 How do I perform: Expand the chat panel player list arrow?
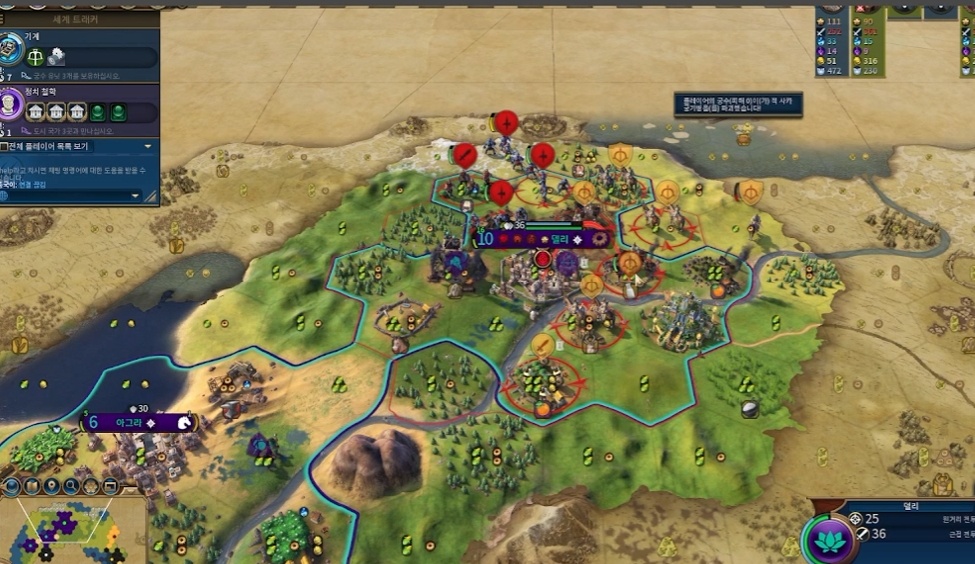(148, 146)
